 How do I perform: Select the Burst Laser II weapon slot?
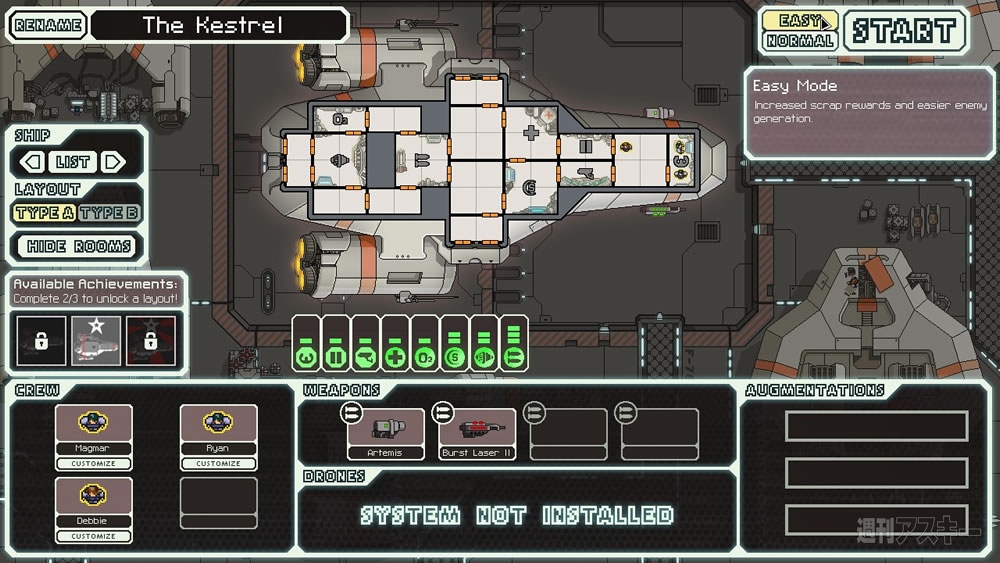477,433
